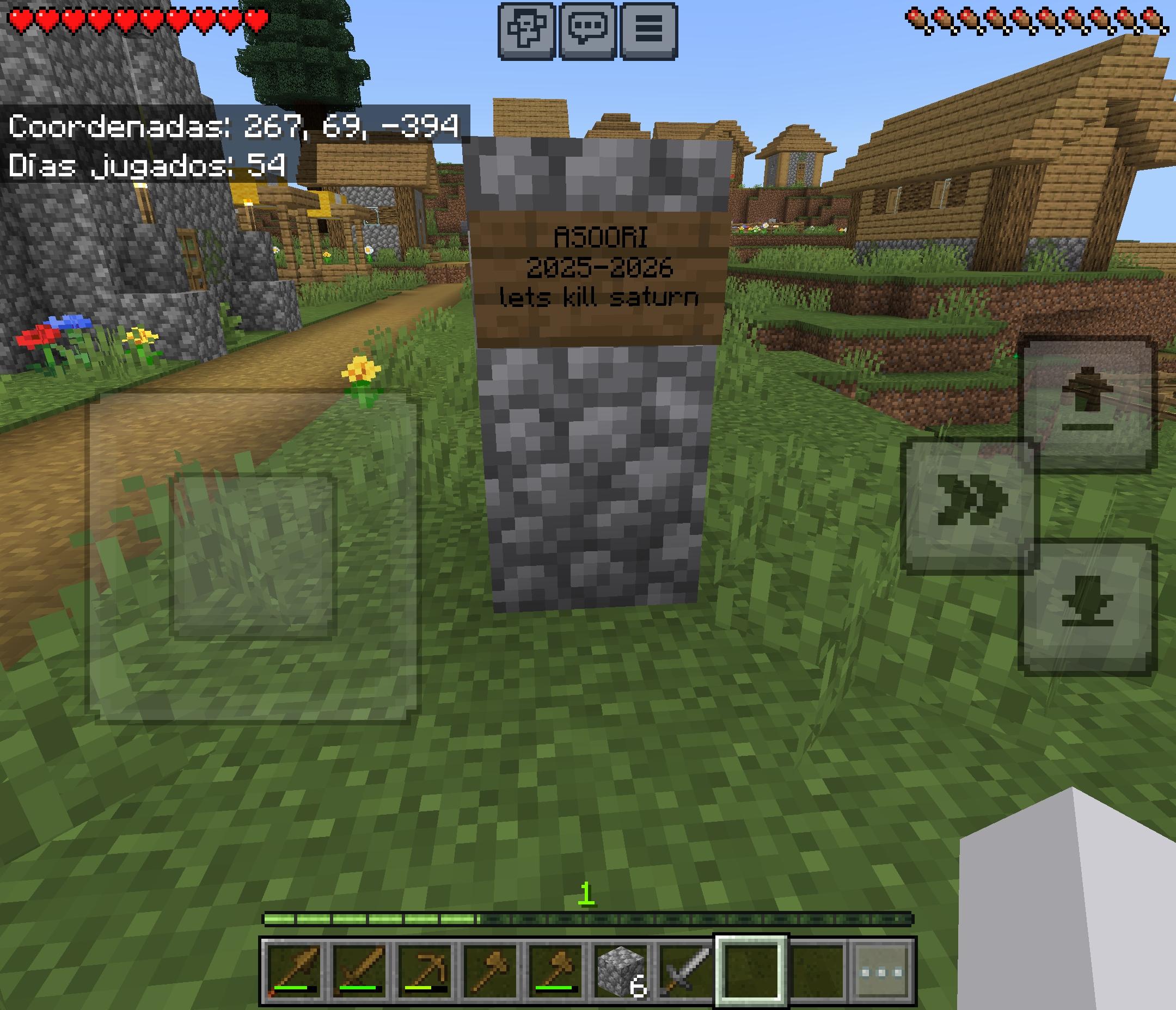Open the pause menu hamburger button
Screen dimensions: 1176x1010
click(650, 30)
